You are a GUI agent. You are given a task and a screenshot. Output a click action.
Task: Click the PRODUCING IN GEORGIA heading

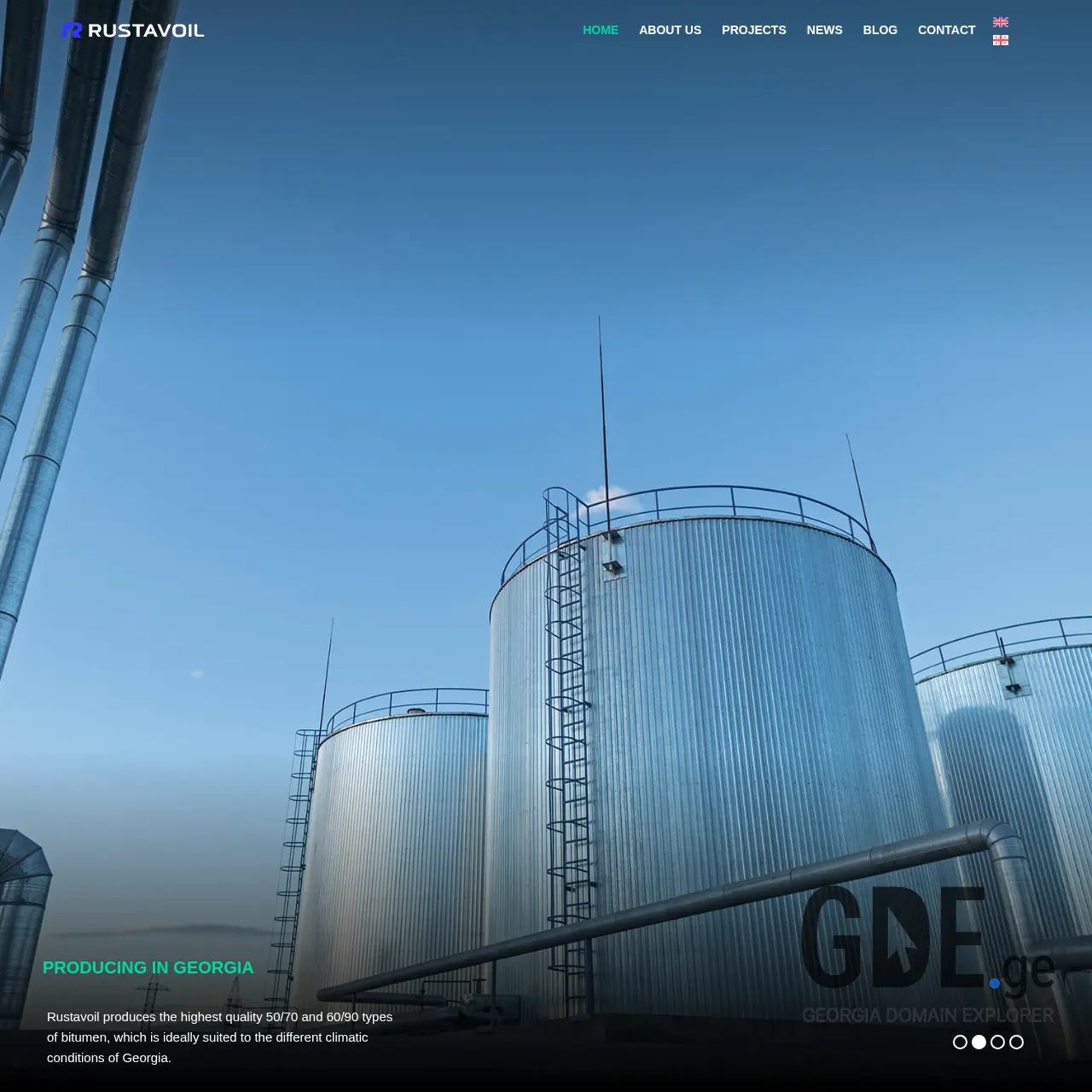148,967
